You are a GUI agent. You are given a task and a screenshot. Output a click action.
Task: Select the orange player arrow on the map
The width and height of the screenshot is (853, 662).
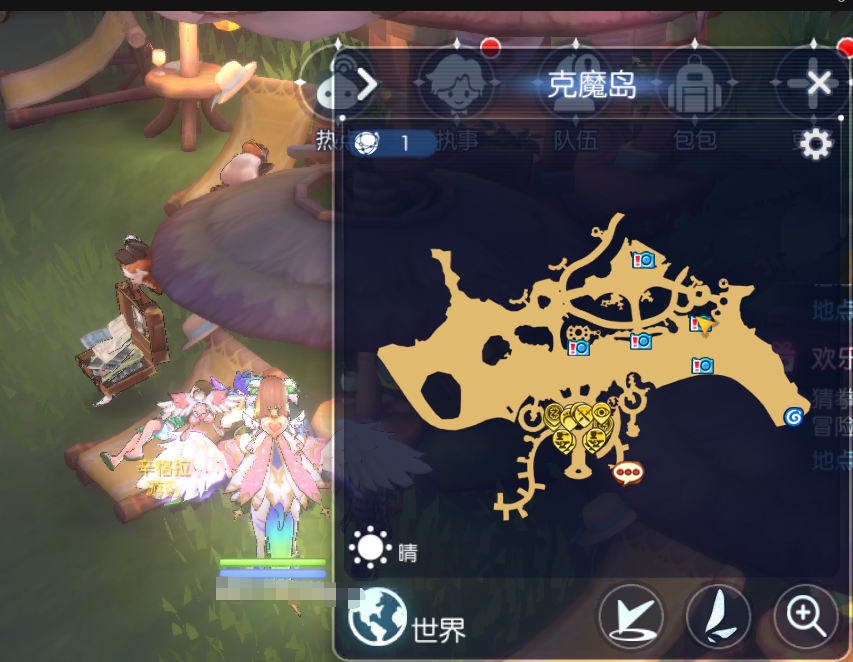(x=706, y=324)
